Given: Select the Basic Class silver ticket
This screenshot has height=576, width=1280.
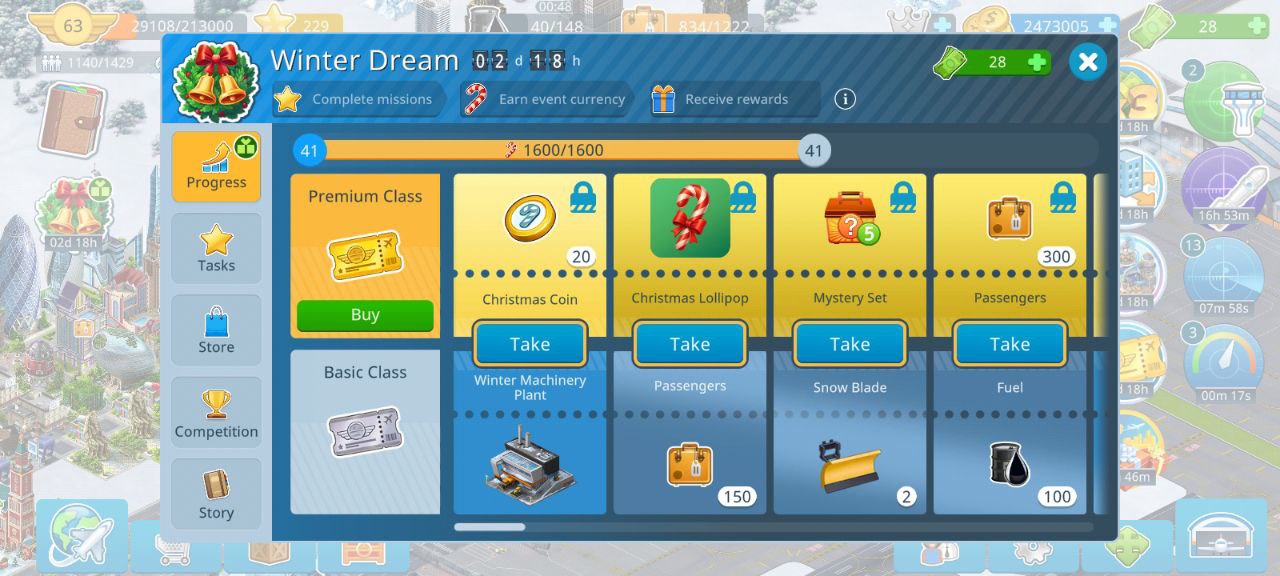Looking at the screenshot, I should tap(365, 432).
